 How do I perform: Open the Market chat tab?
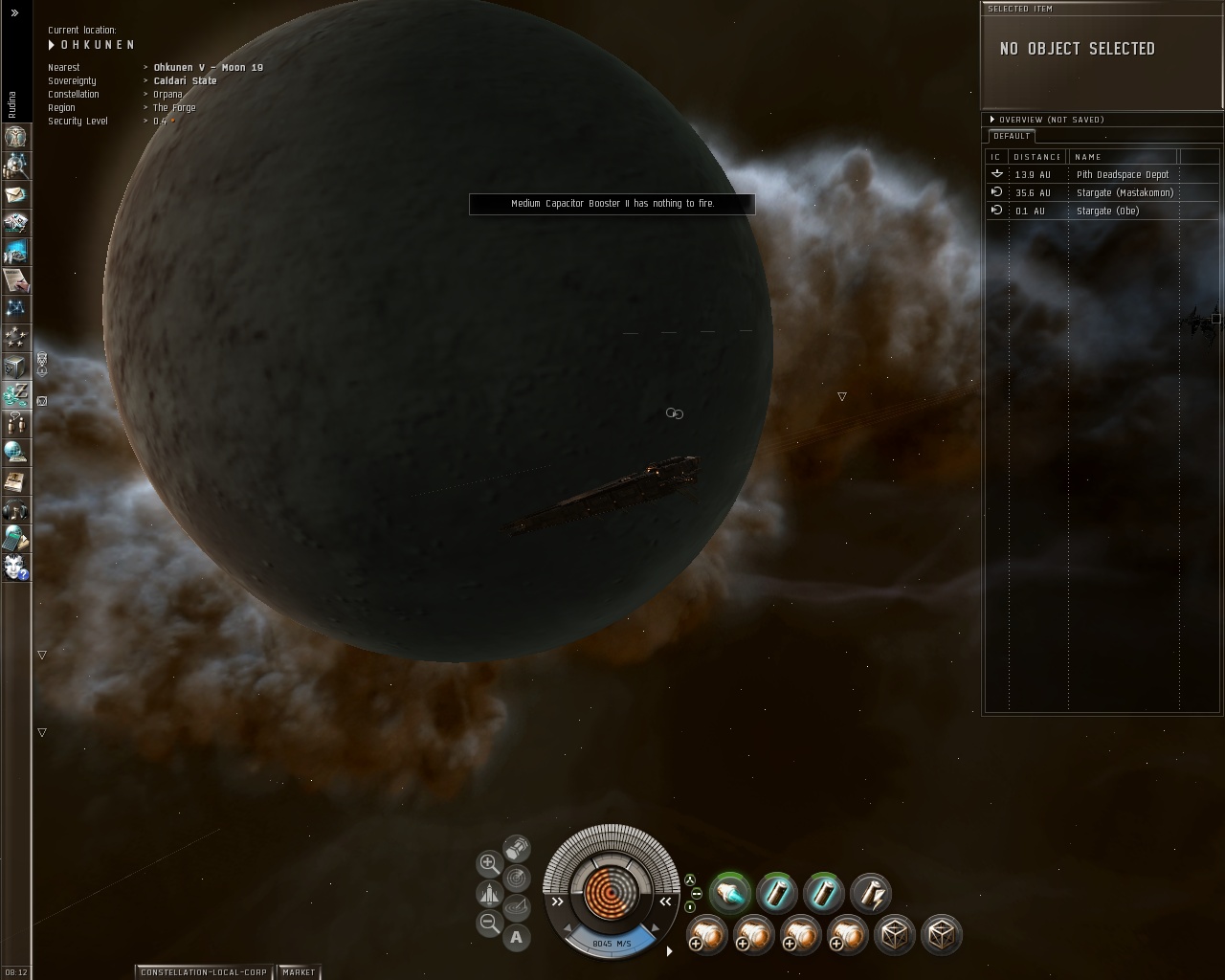299,972
